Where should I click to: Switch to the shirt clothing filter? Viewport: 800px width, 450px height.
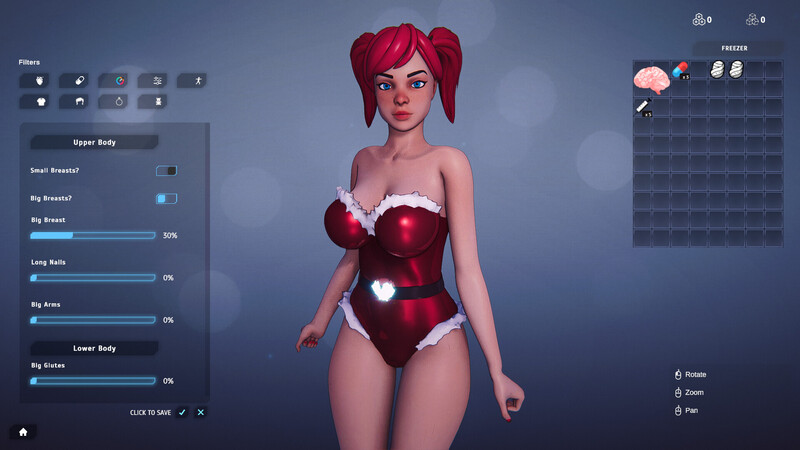point(41,101)
